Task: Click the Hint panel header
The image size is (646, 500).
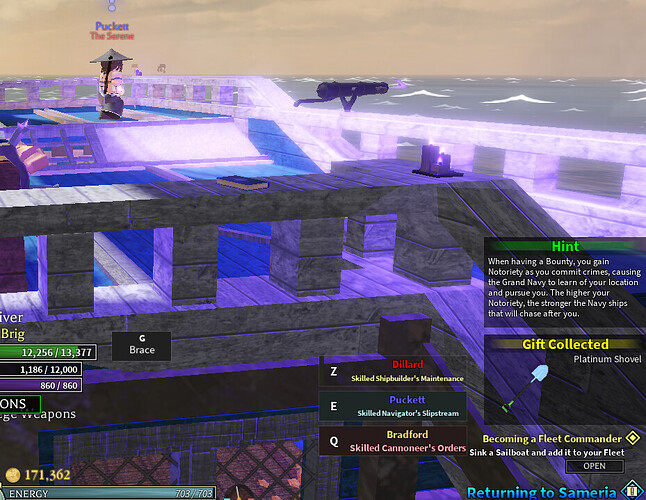Action: click(565, 246)
